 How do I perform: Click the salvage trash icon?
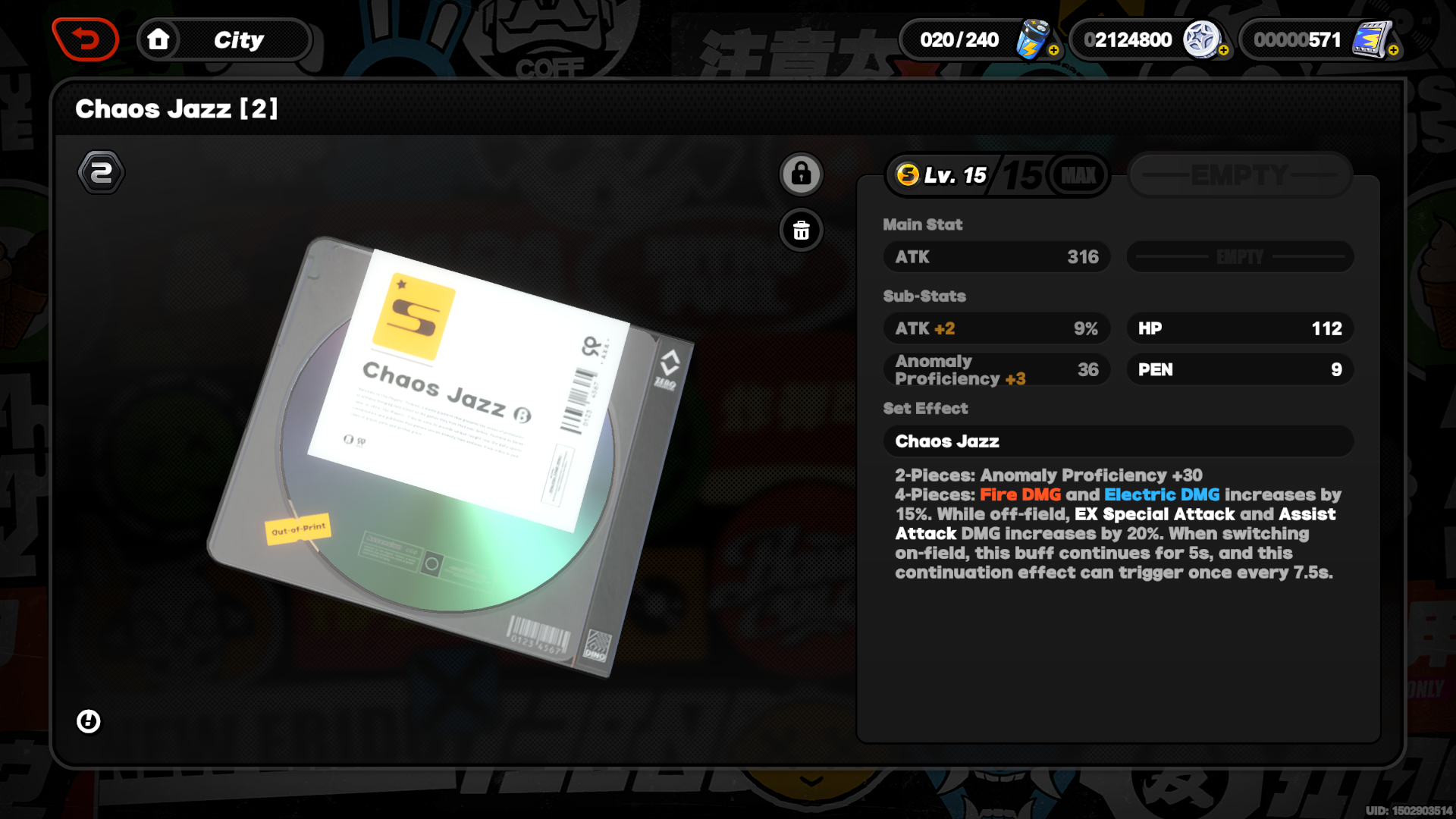click(801, 231)
